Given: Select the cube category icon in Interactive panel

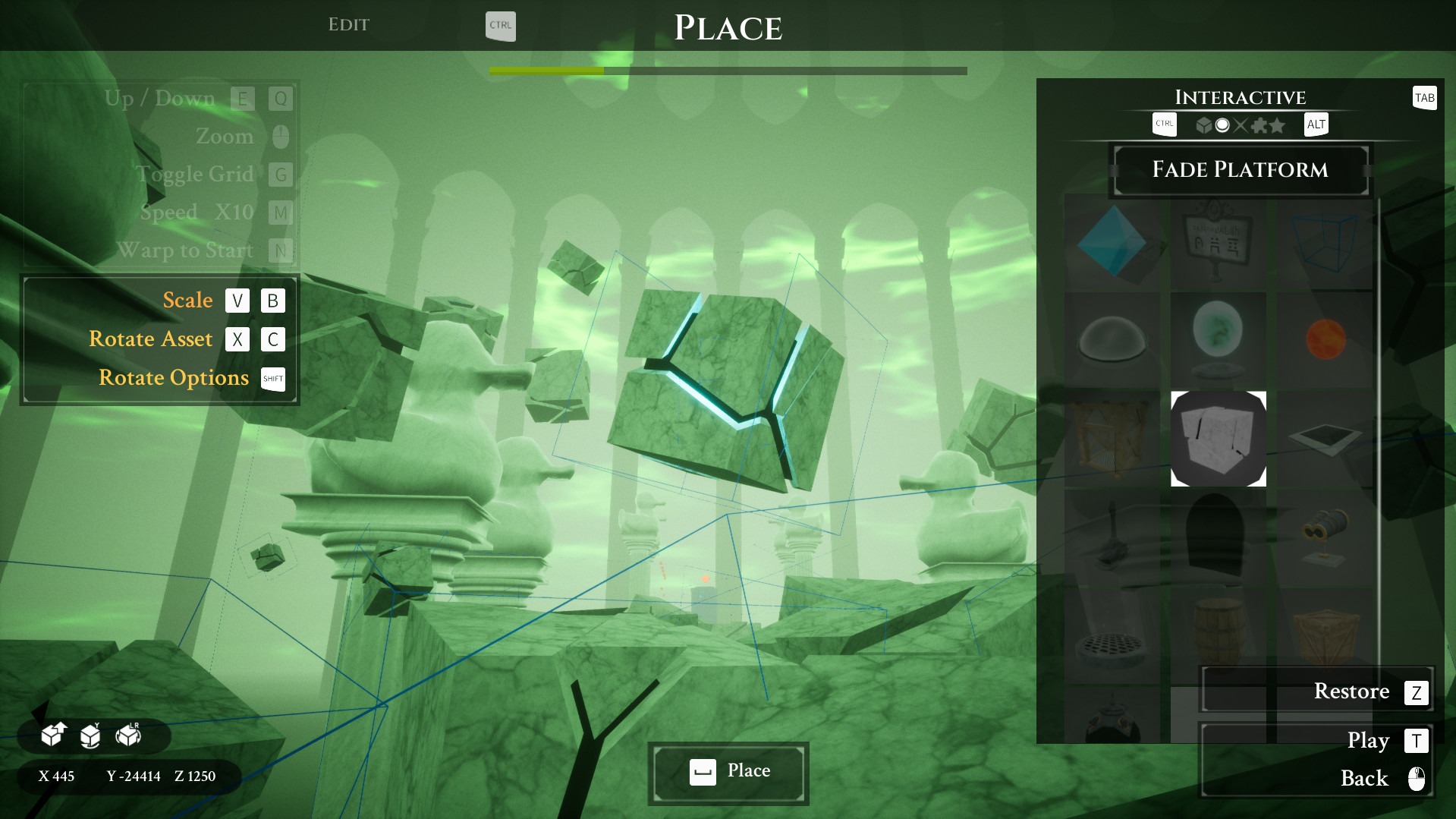Looking at the screenshot, I should click(1204, 125).
